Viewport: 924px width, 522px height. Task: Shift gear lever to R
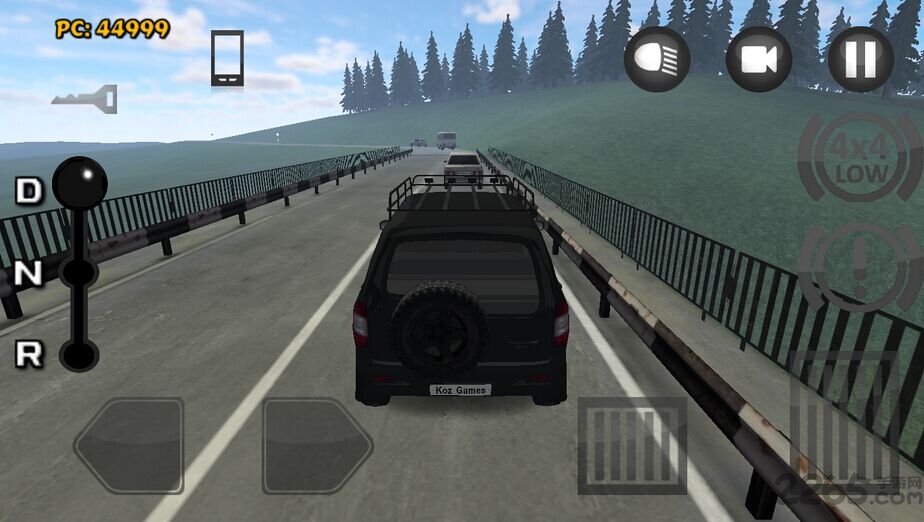78,355
